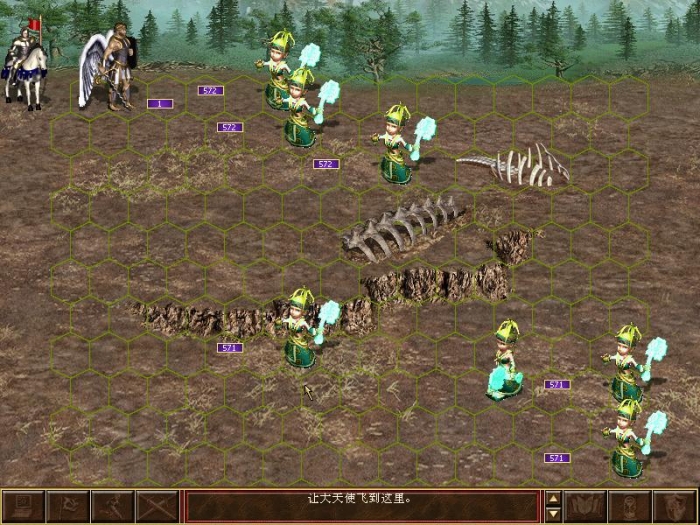Retreat from combat using the fleeing button
Image resolution: width=700 pixels, height=525 pixels.
[x=114, y=506]
